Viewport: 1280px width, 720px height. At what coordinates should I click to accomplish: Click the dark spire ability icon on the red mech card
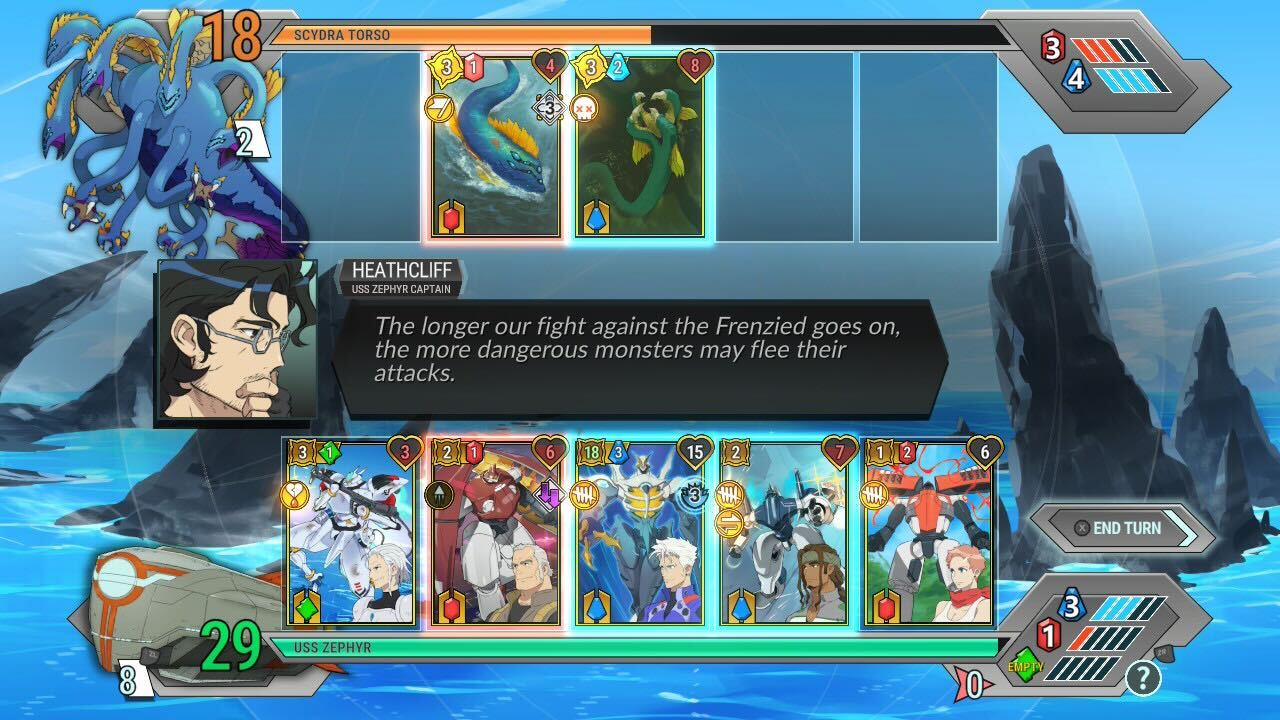[x=438, y=494]
